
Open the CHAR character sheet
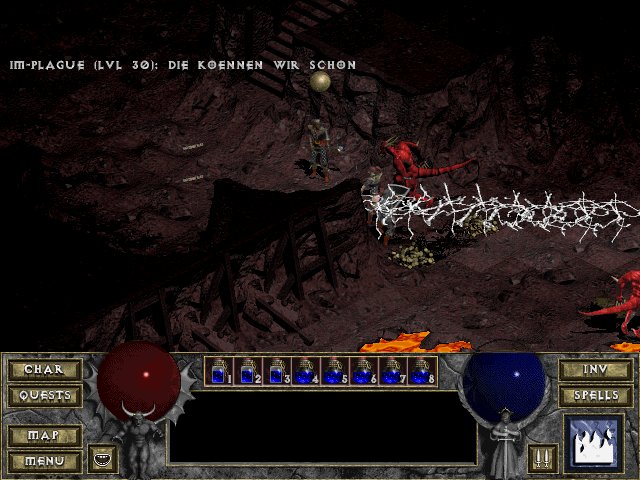pyautogui.click(x=44, y=370)
